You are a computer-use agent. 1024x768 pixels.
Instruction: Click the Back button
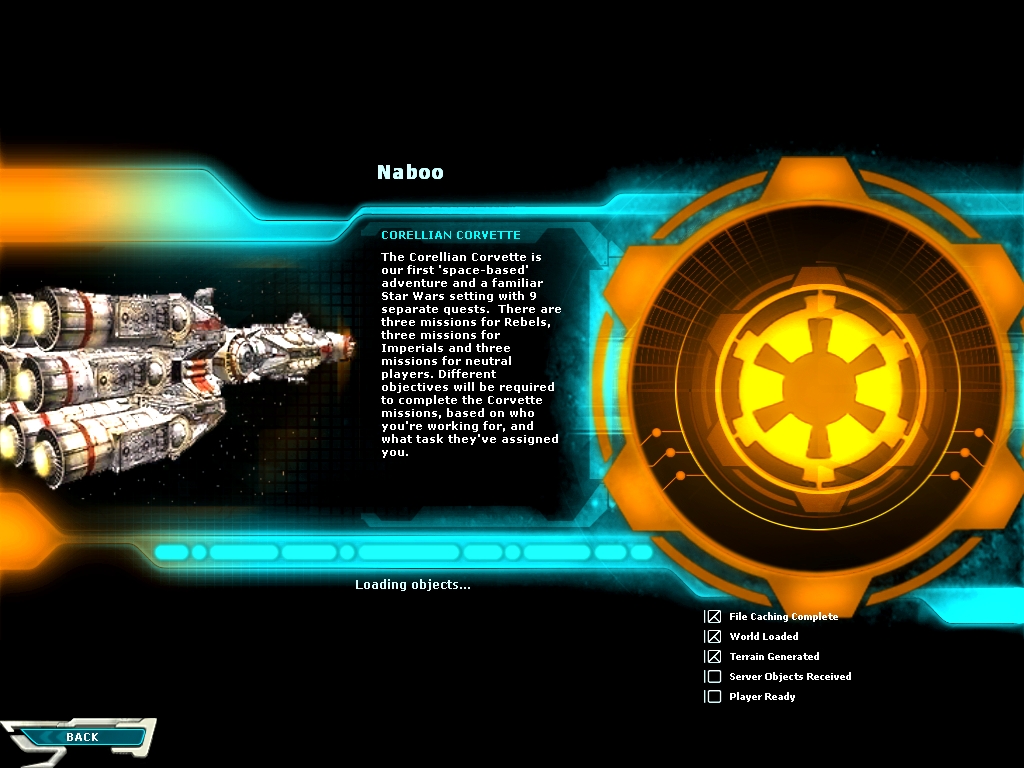point(82,737)
